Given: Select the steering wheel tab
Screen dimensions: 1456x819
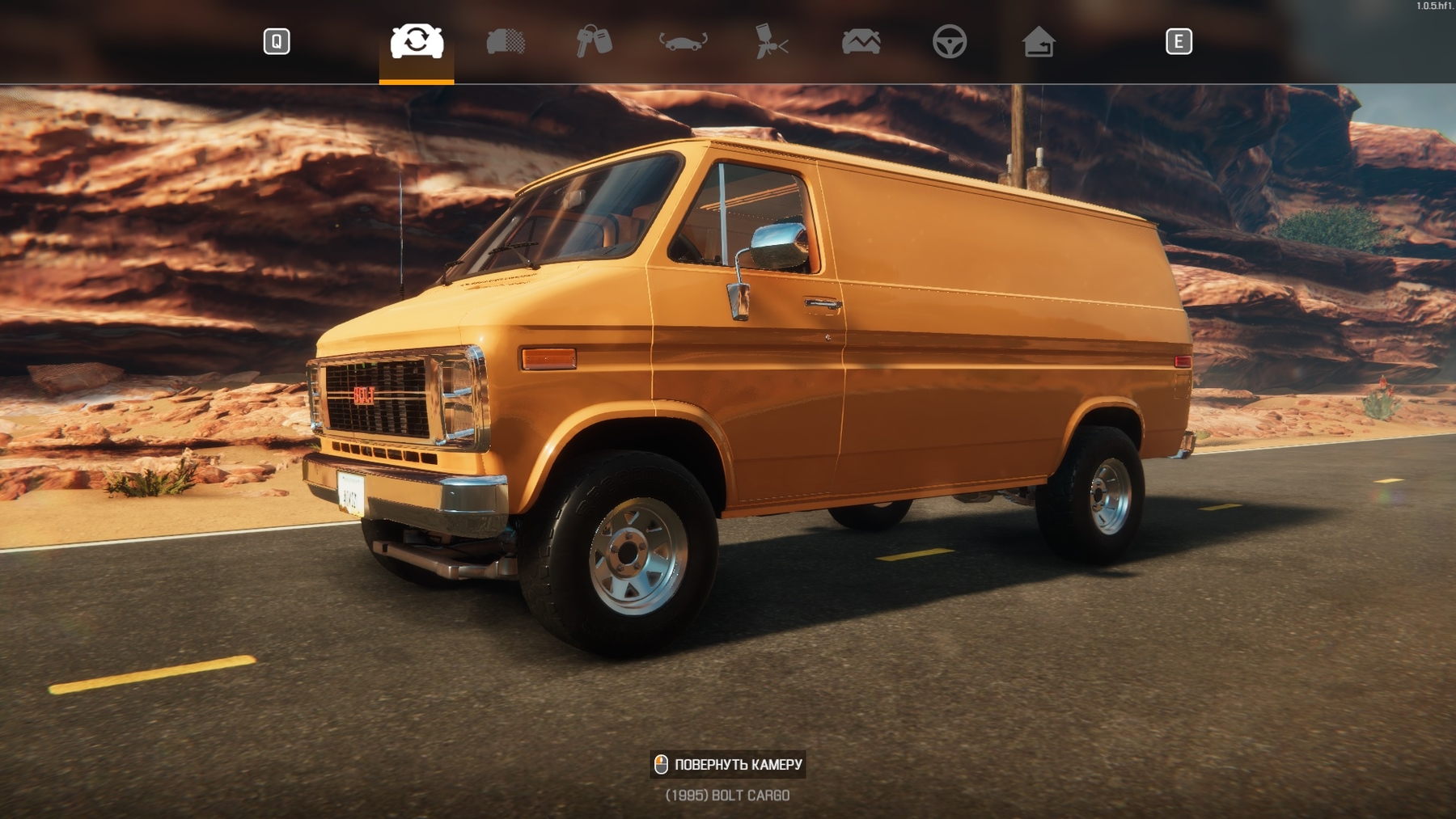Looking at the screenshot, I should click(950, 41).
